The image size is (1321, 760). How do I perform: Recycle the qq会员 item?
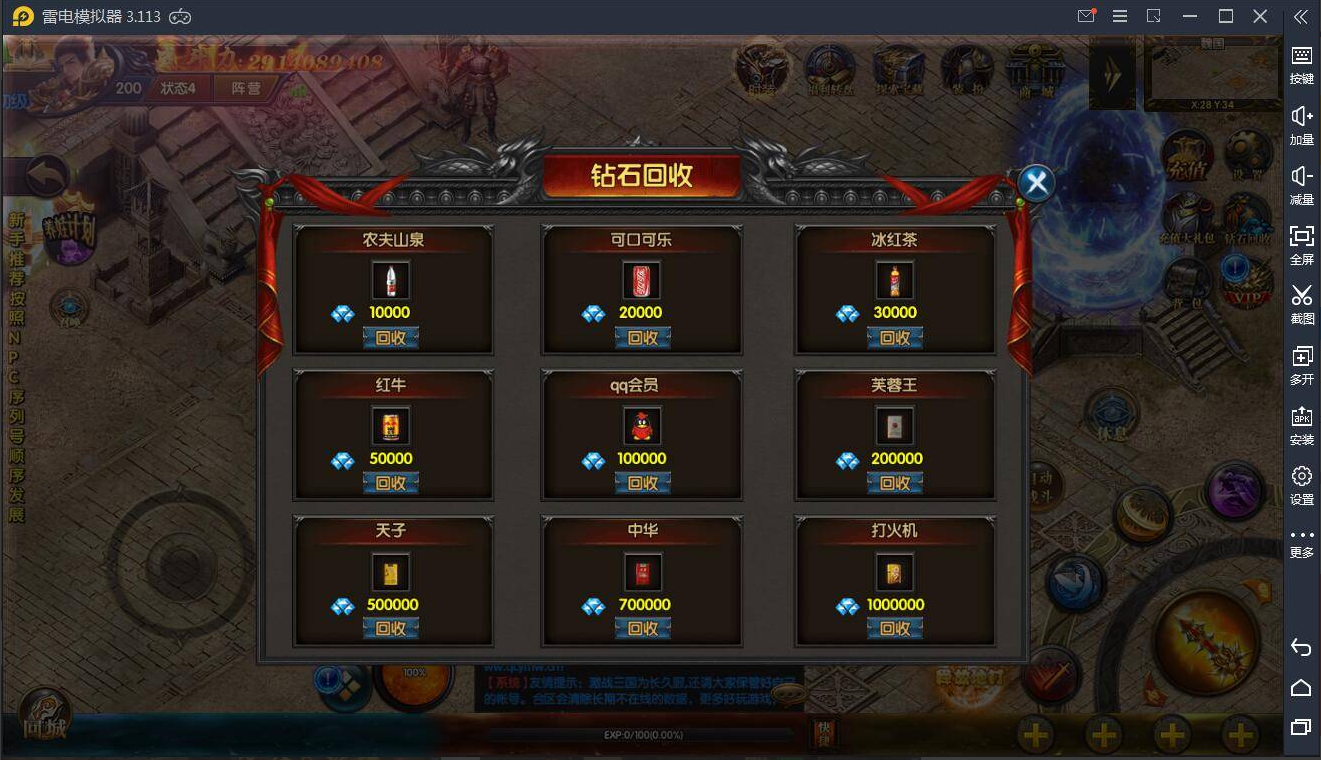(642, 483)
